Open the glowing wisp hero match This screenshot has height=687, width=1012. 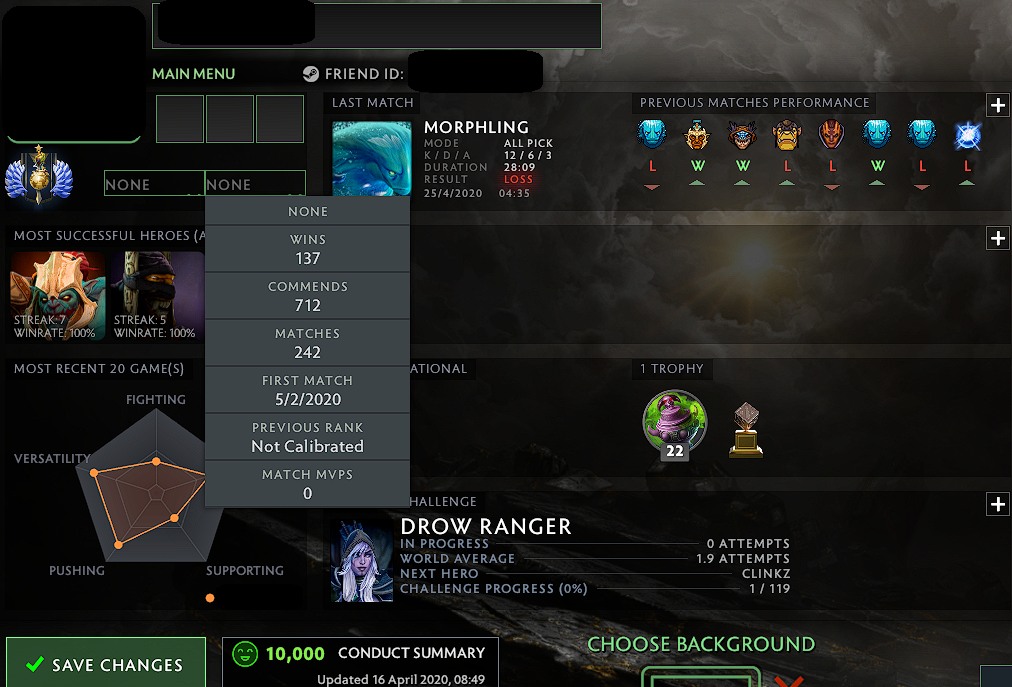[967, 136]
